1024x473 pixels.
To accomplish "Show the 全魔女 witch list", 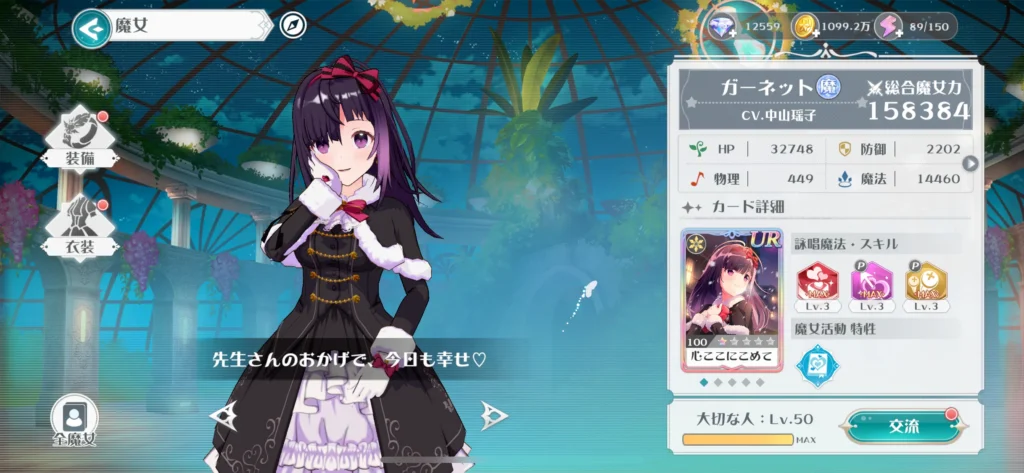I will point(74,421).
